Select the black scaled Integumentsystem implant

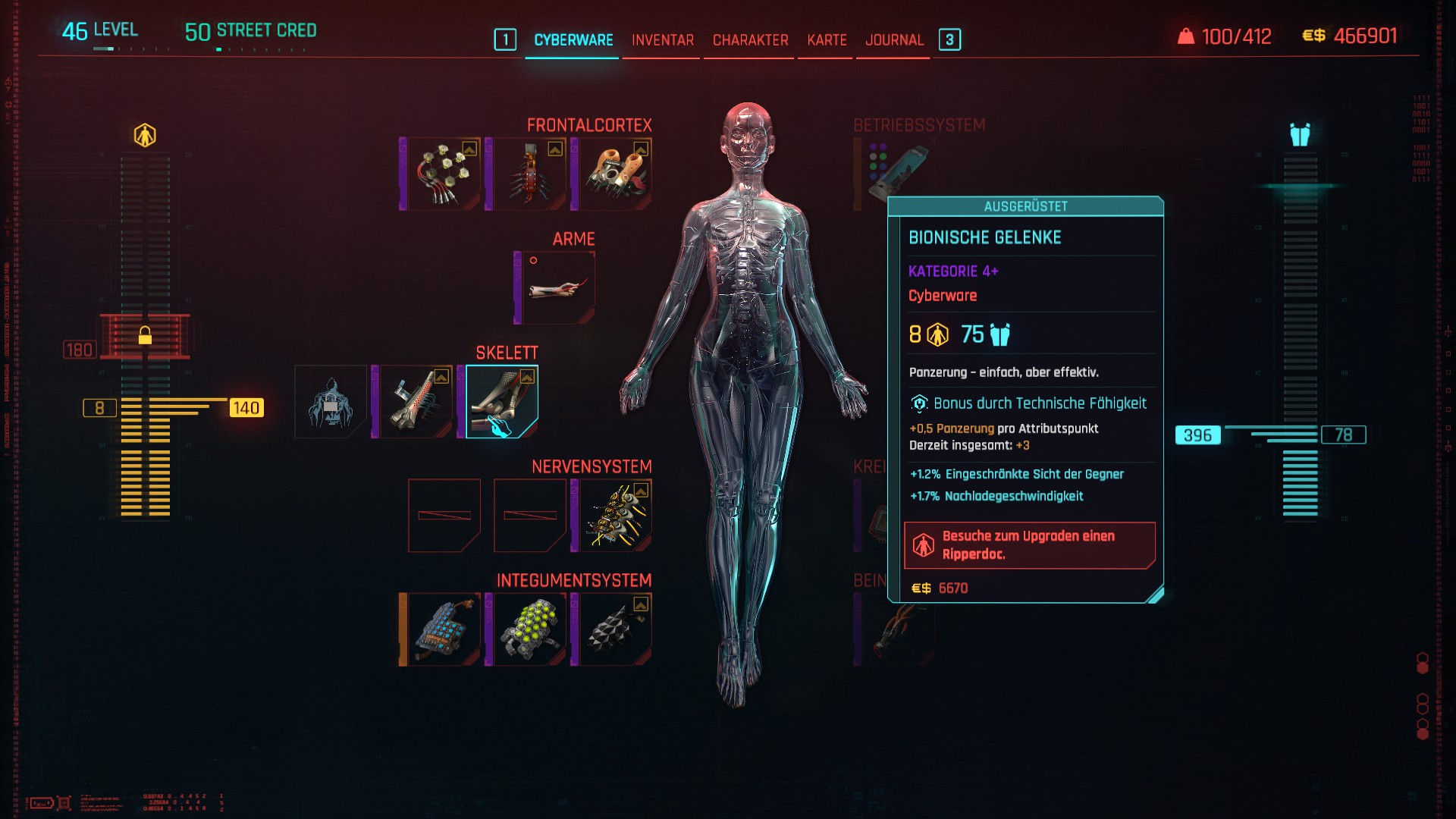(616, 629)
